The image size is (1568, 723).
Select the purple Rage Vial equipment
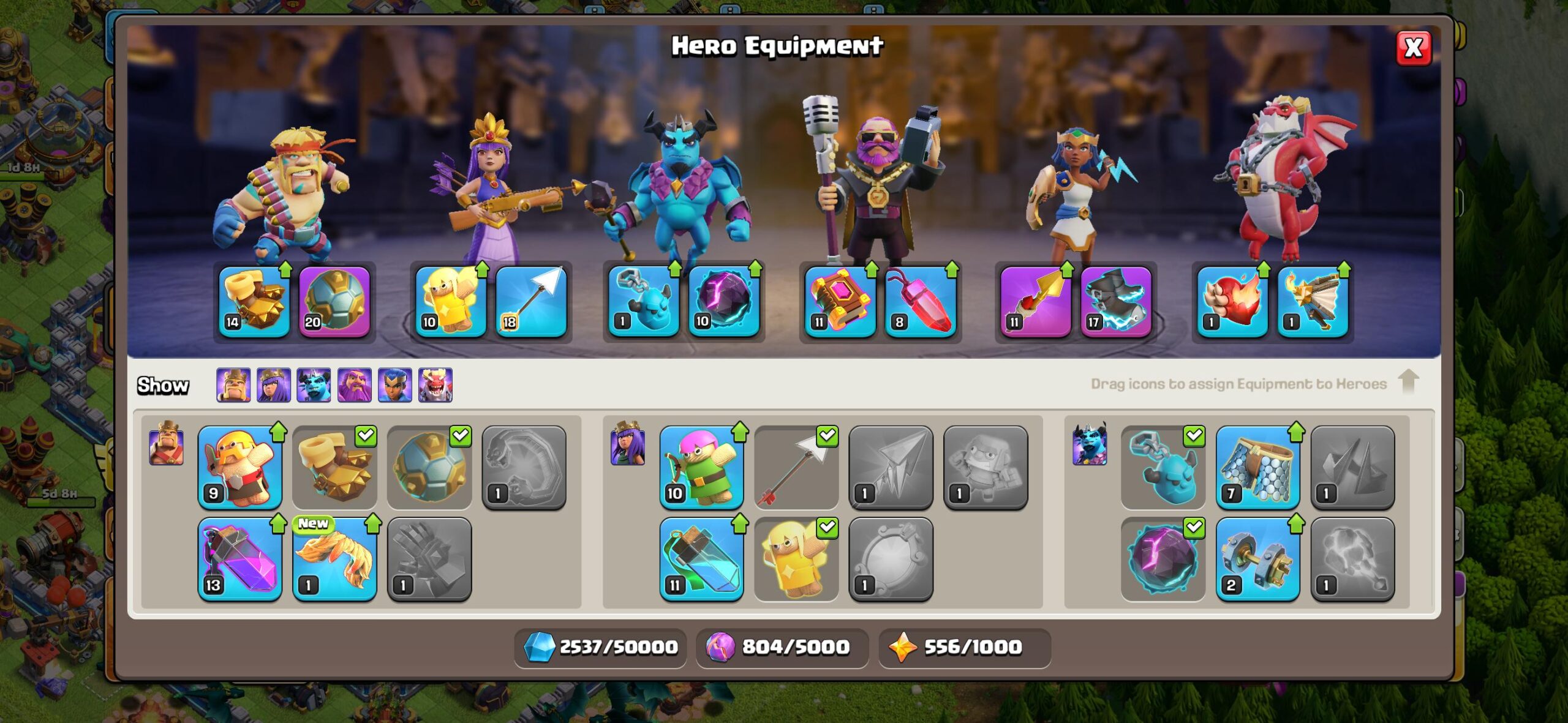coord(240,560)
